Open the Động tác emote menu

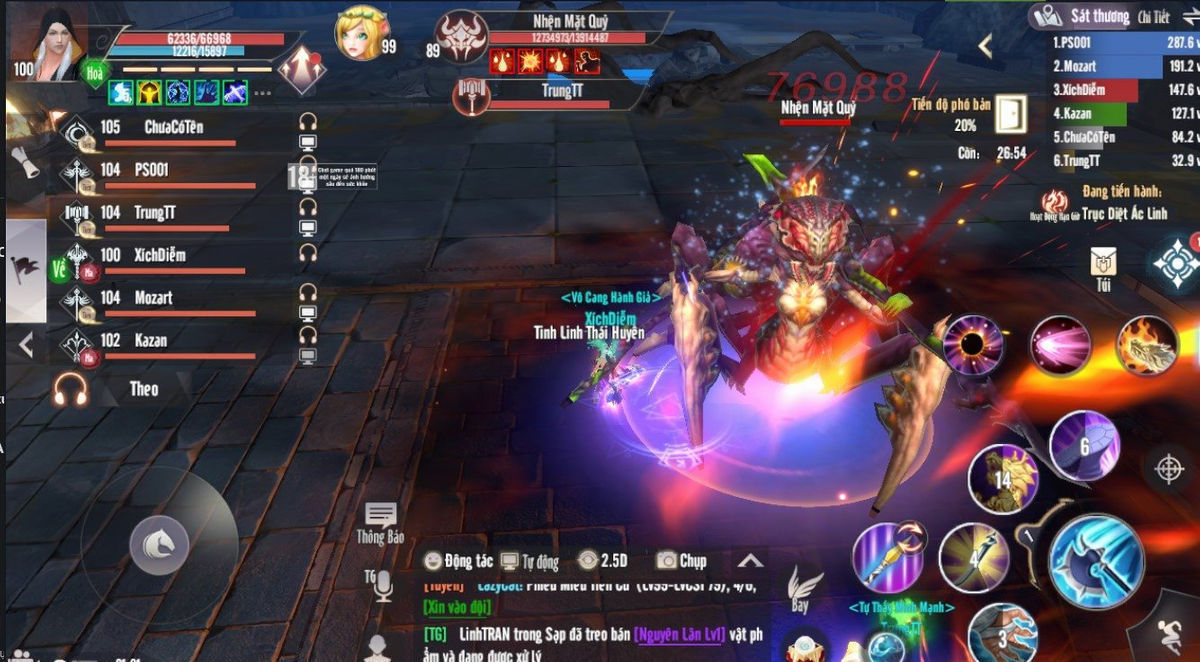[458, 561]
